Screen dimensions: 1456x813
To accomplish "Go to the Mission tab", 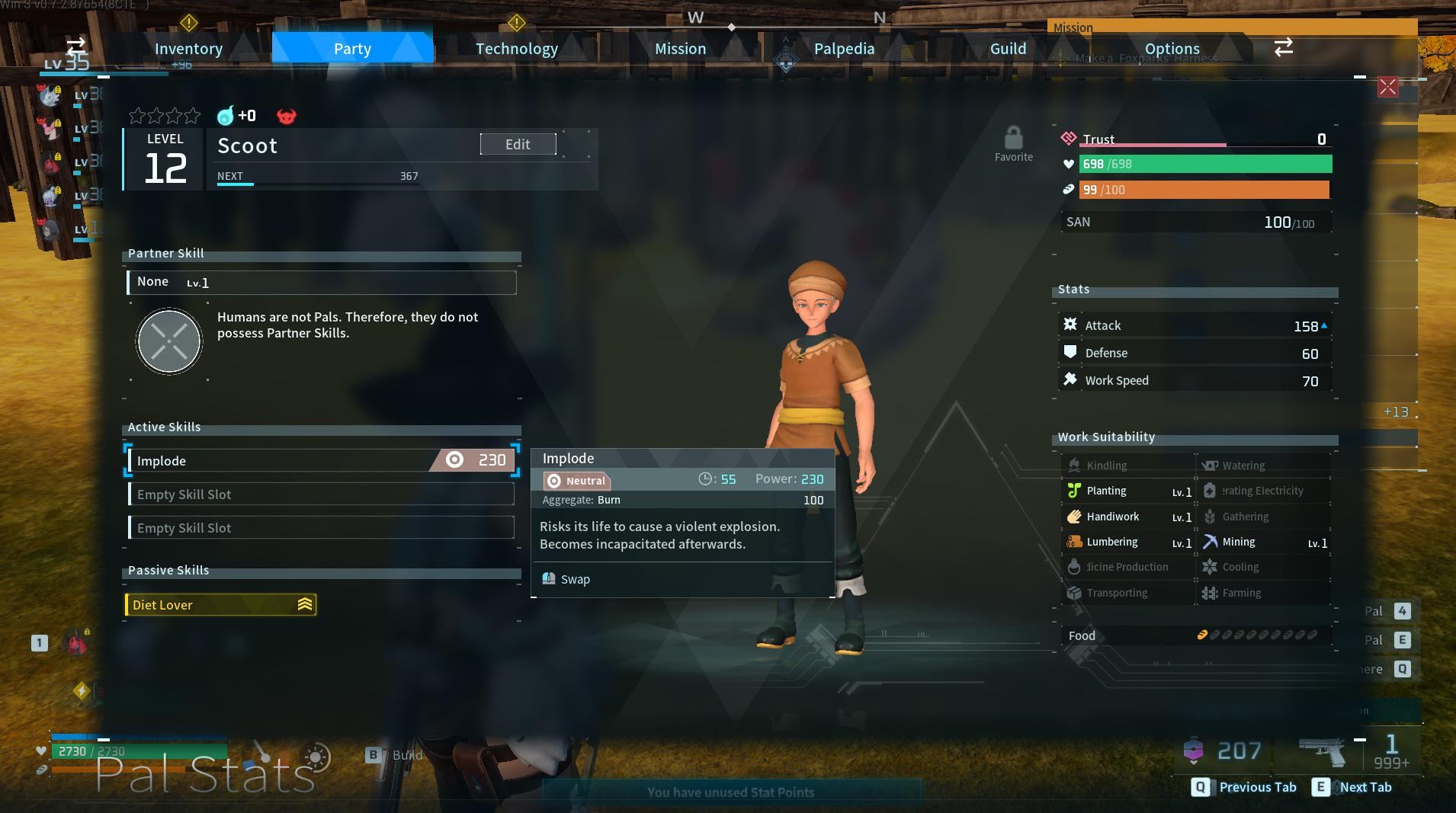I will pyautogui.click(x=680, y=49).
